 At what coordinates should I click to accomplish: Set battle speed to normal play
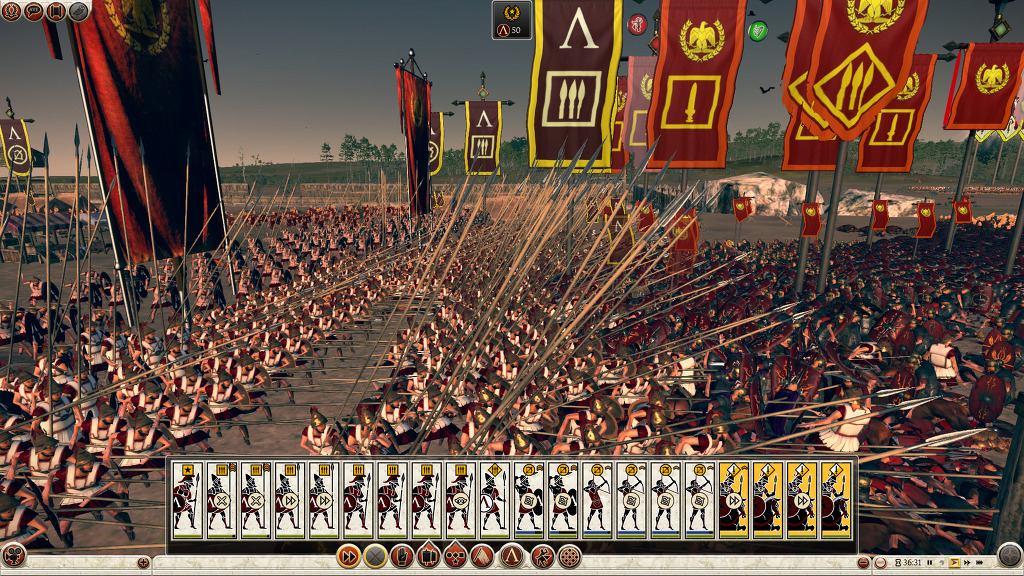click(954, 563)
